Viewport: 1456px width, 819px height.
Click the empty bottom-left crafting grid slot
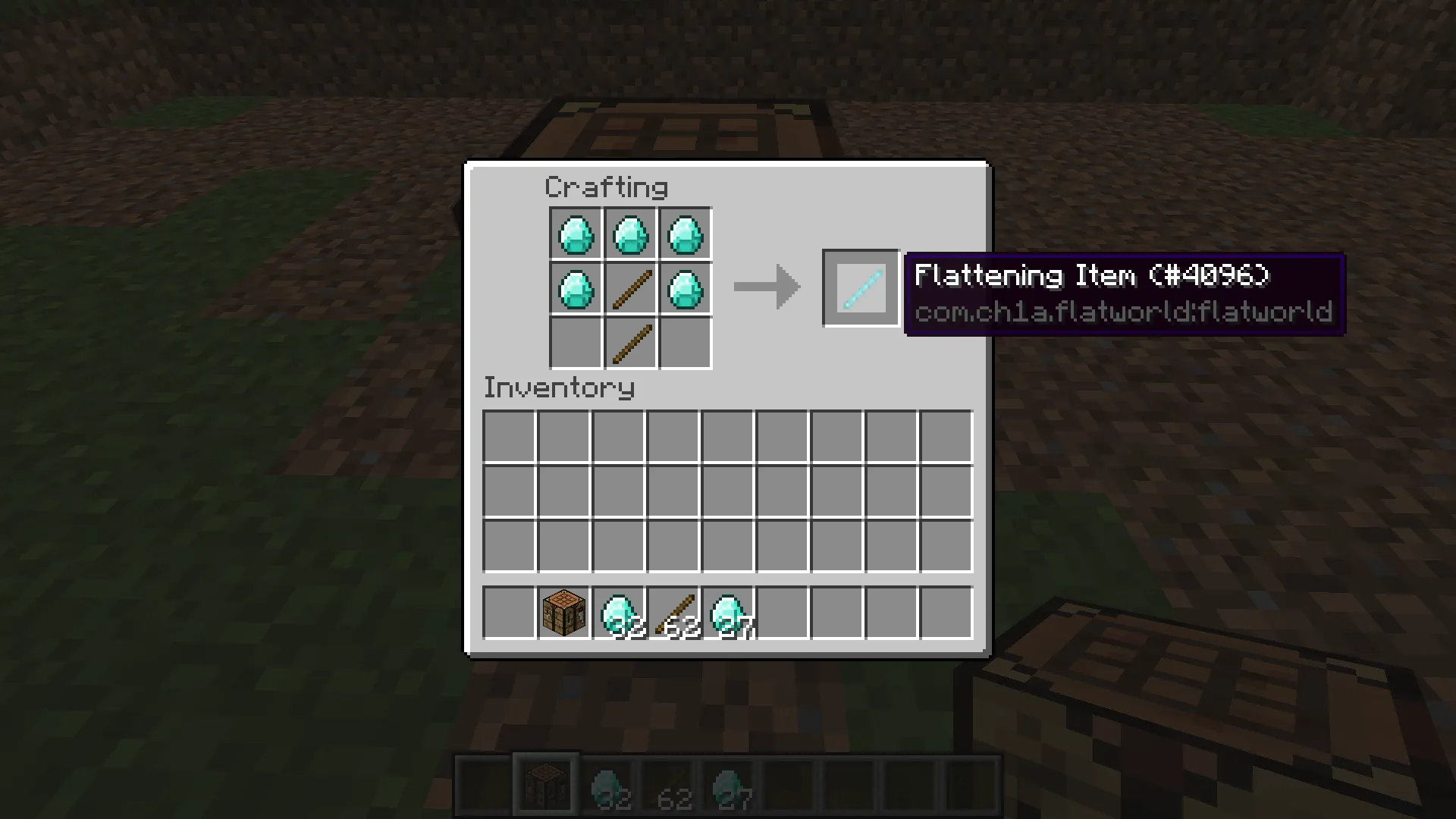pos(575,343)
